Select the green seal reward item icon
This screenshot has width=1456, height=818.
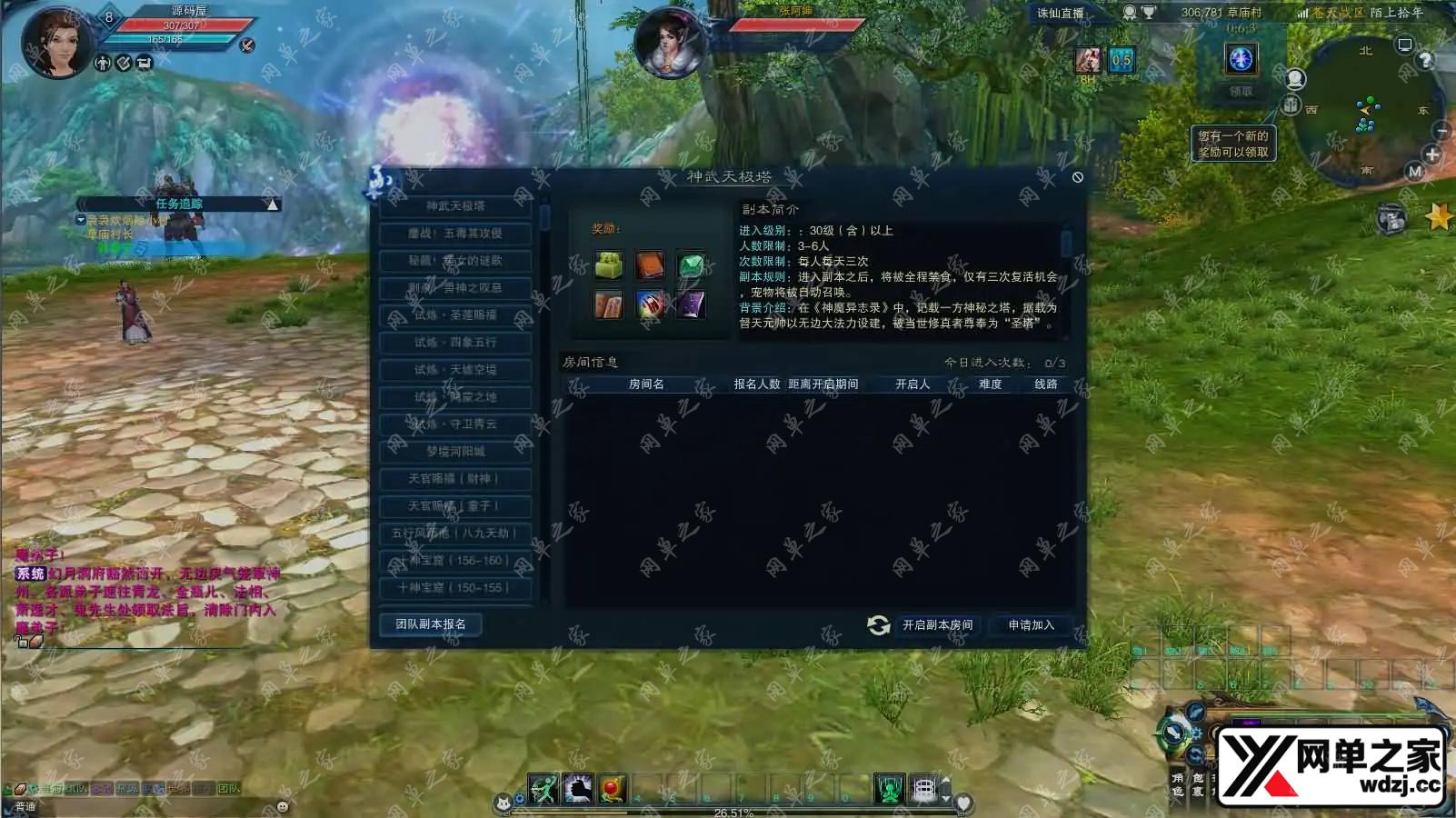tap(608, 266)
